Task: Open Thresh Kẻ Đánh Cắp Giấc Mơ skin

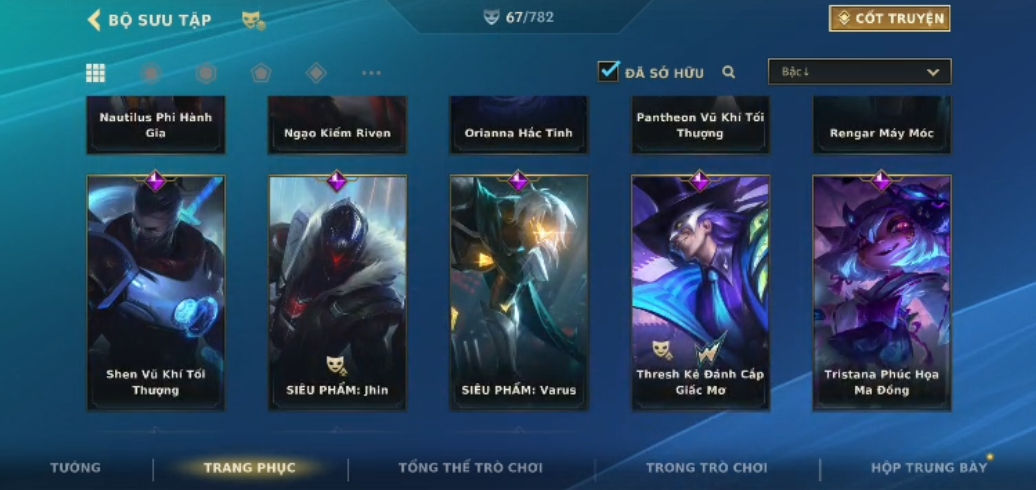Action: click(x=700, y=292)
